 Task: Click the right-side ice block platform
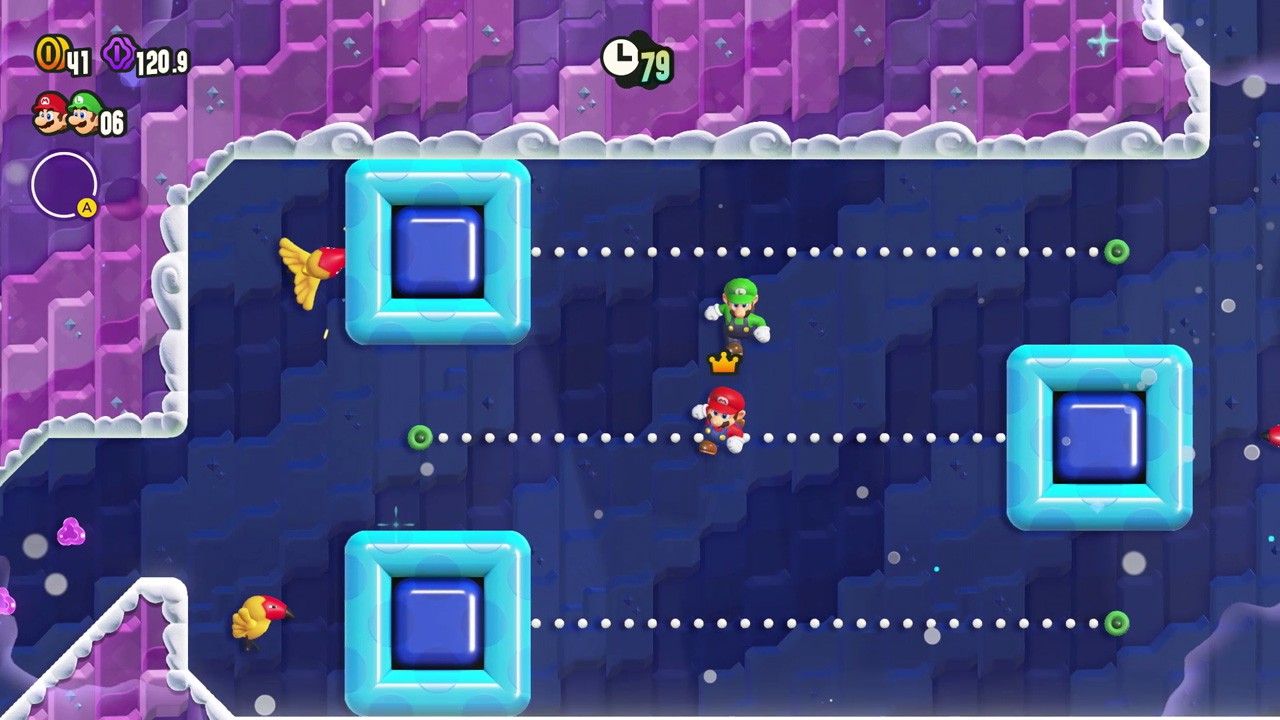(1098, 437)
